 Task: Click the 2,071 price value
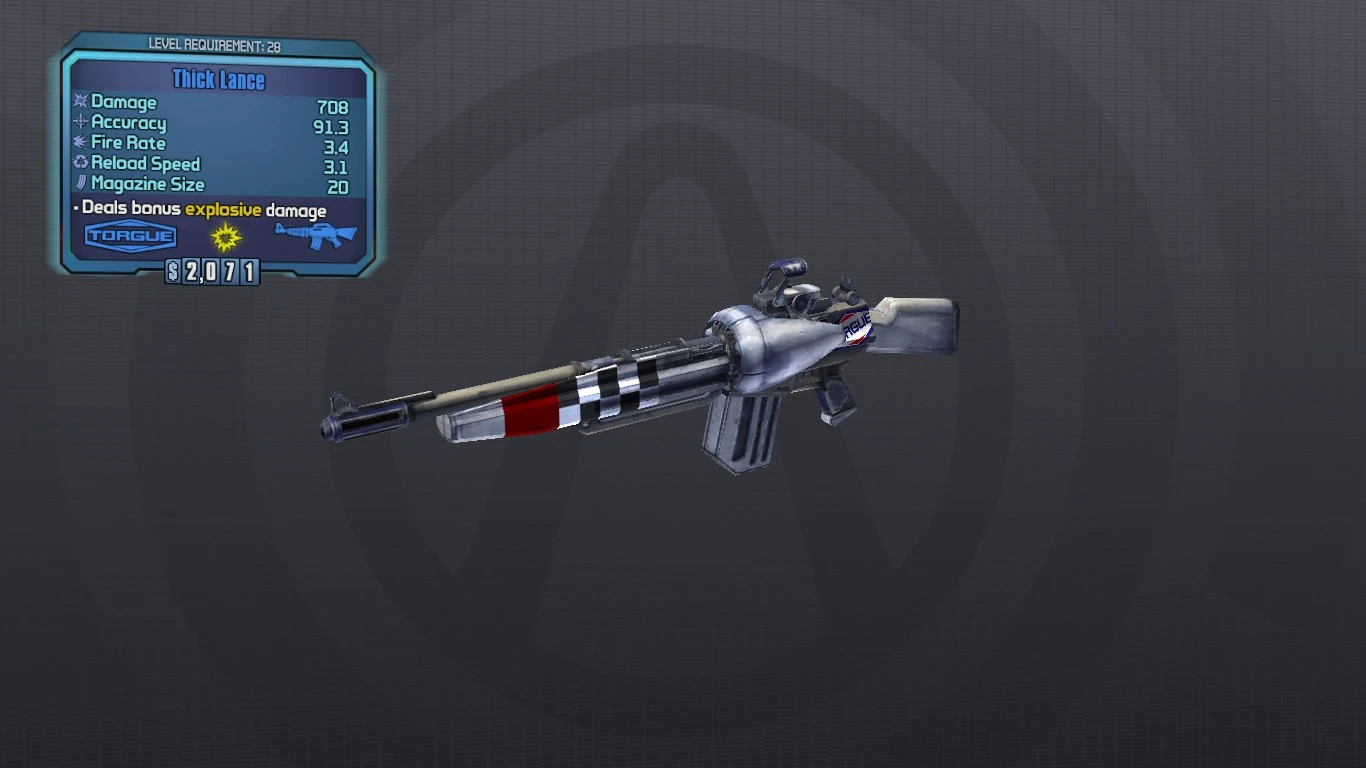click(222, 272)
